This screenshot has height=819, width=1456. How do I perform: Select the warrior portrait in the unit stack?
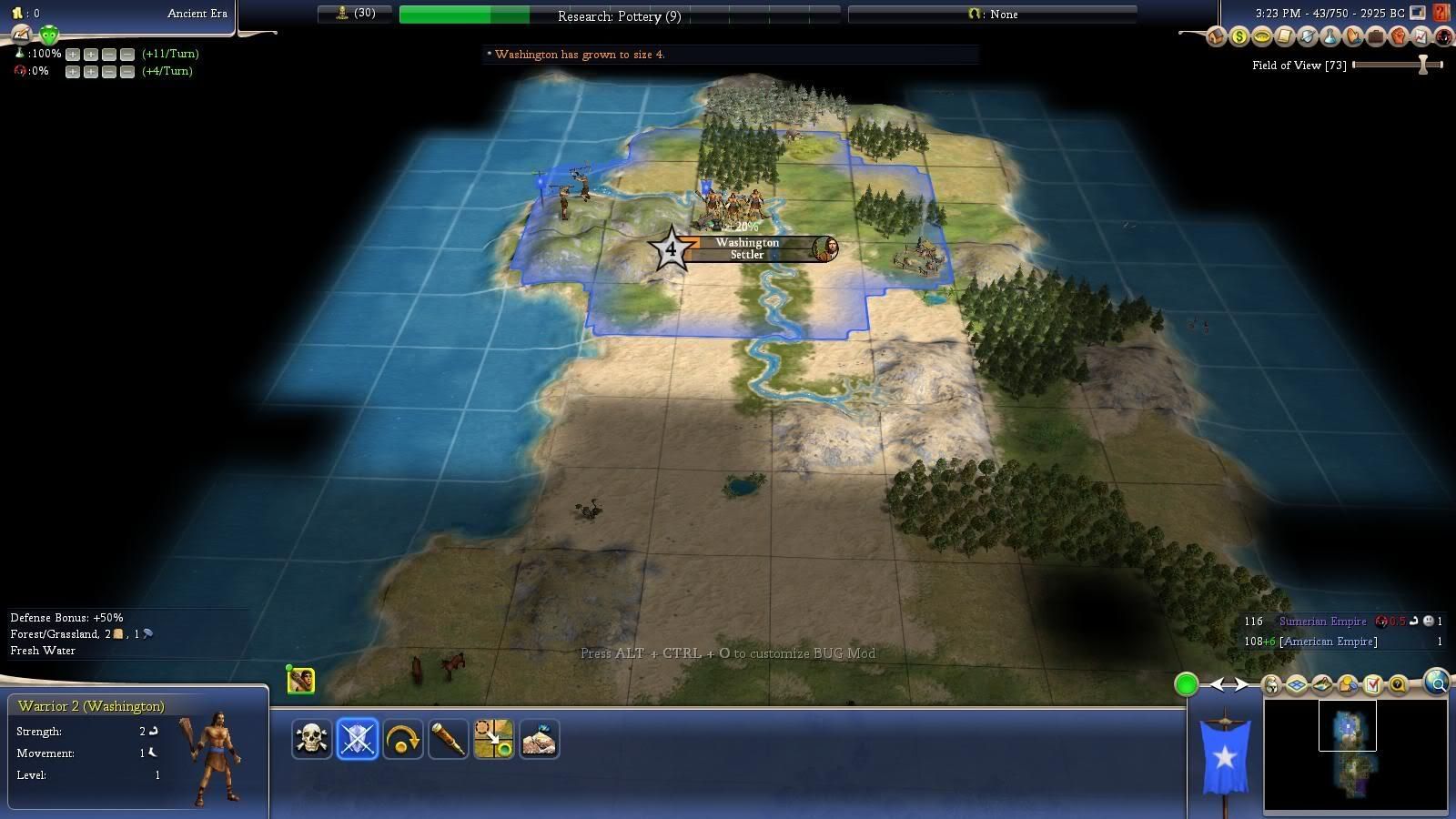(300, 680)
